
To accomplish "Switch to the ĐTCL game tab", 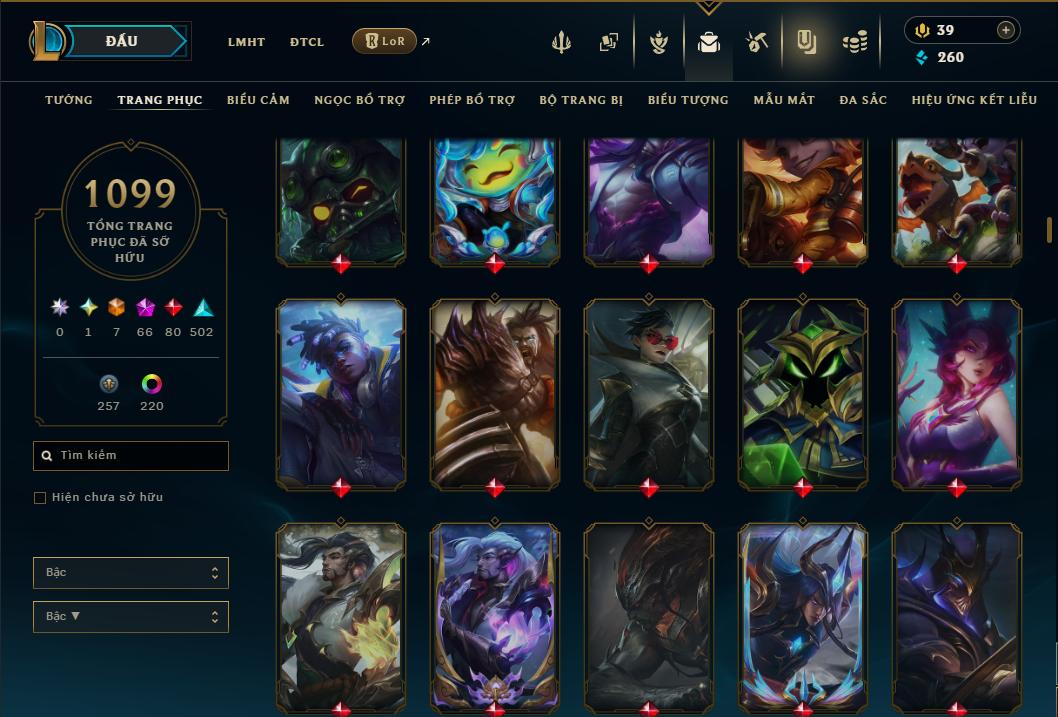I will point(307,42).
